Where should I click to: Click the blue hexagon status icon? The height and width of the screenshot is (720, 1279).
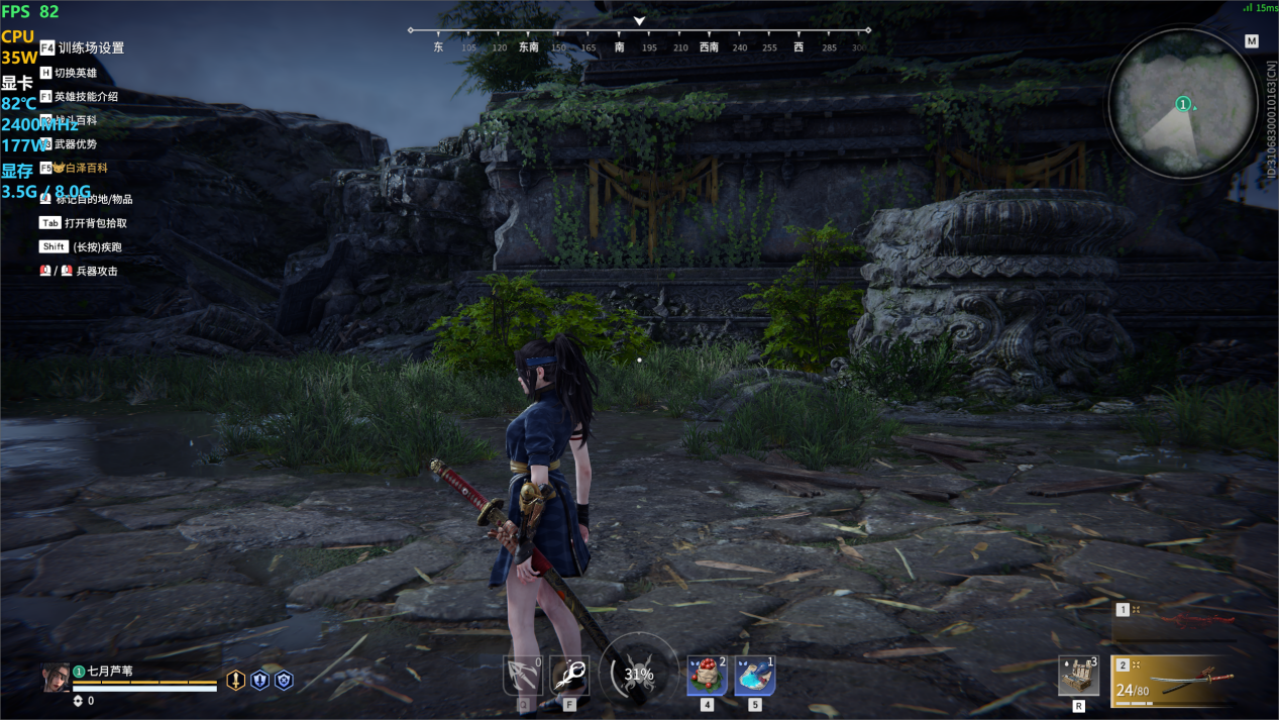284,680
